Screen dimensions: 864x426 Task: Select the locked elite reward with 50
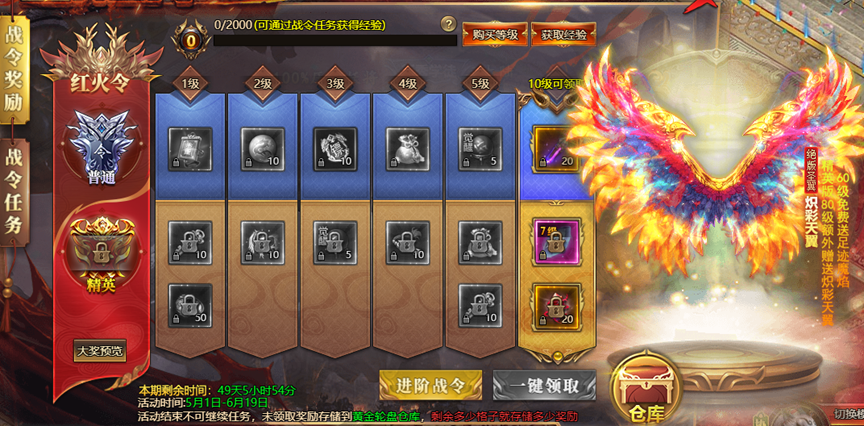click(189, 303)
